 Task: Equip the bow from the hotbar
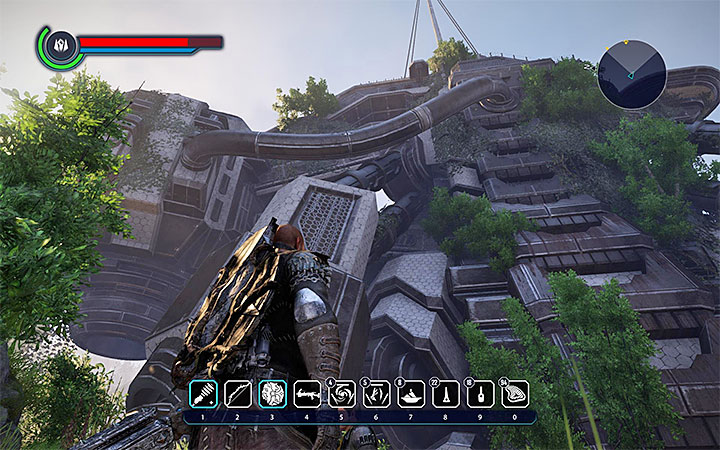click(237, 393)
